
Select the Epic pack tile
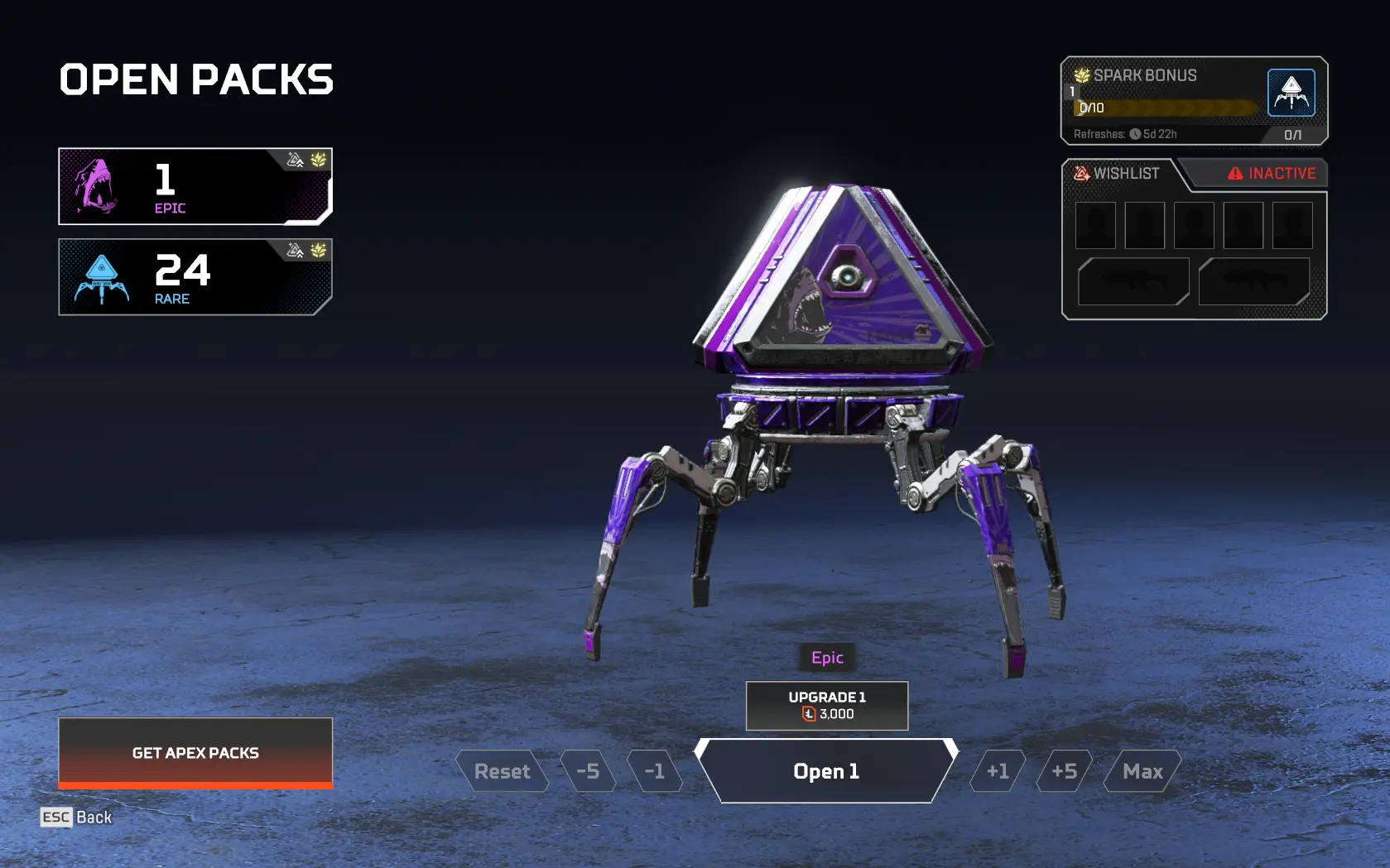click(x=195, y=186)
